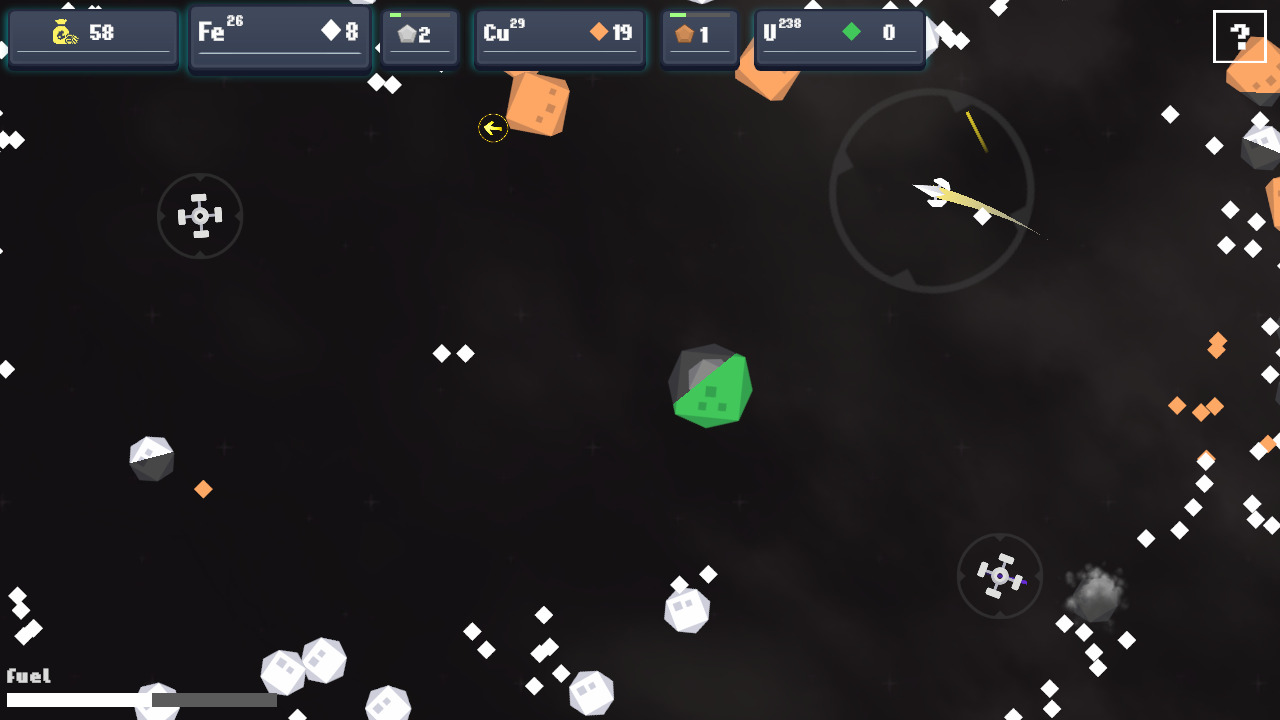Open the help question mark panel
The image size is (1280, 720).
pyautogui.click(x=1240, y=37)
